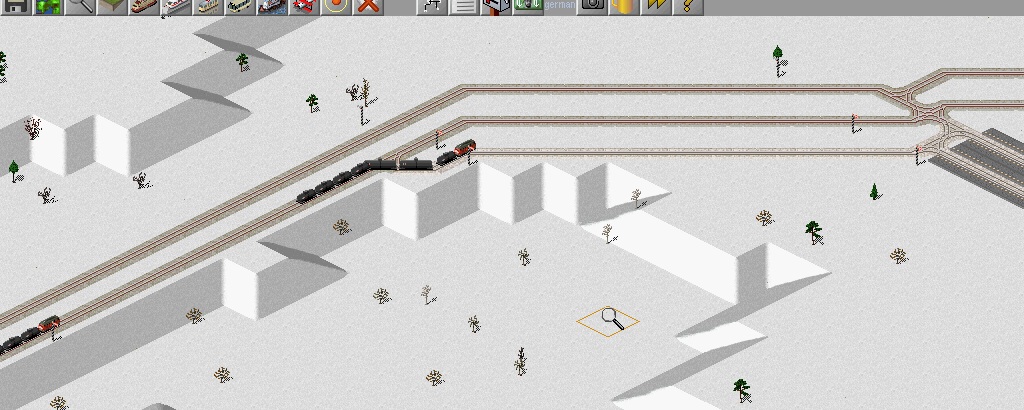Click the green arrows toolbar icon
This screenshot has height=410, width=1024.
click(528, 6)
